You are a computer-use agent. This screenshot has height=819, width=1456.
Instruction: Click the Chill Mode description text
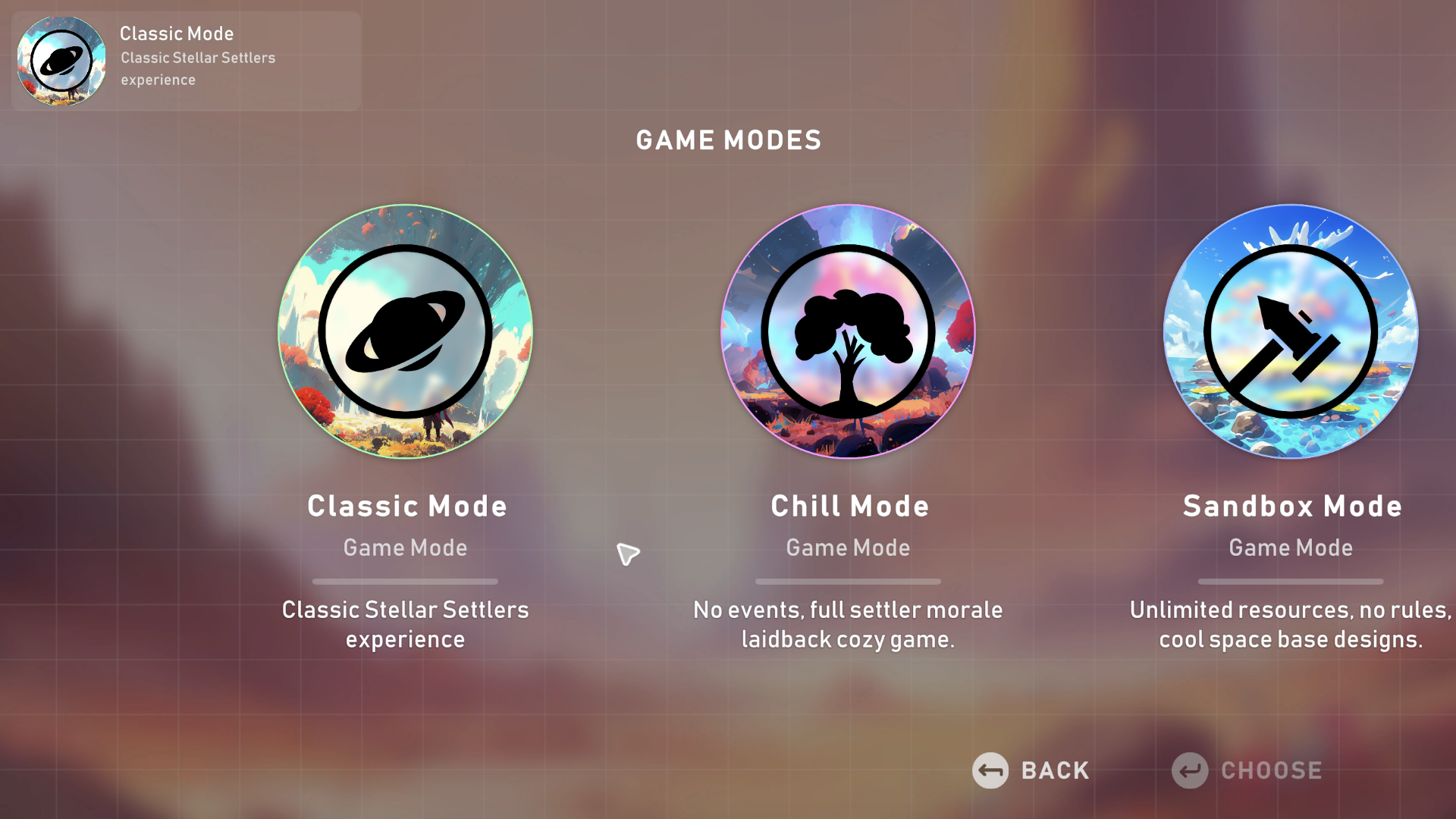coord(848,623)
